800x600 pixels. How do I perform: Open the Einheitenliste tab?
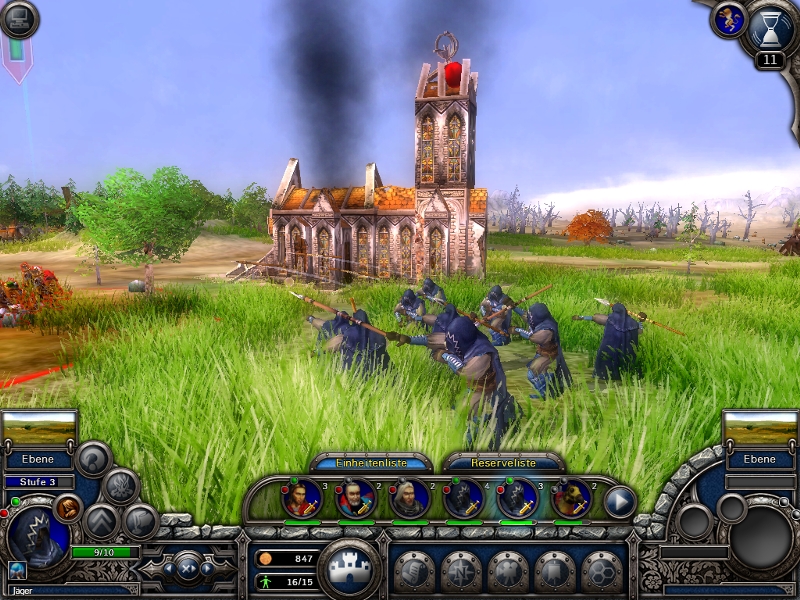pos(371,464)
